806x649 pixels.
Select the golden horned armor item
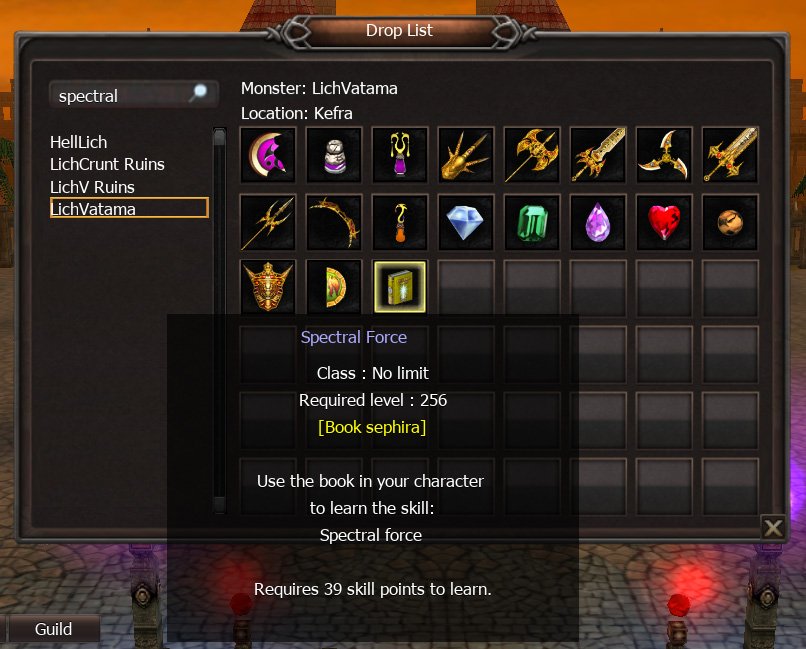268,287
